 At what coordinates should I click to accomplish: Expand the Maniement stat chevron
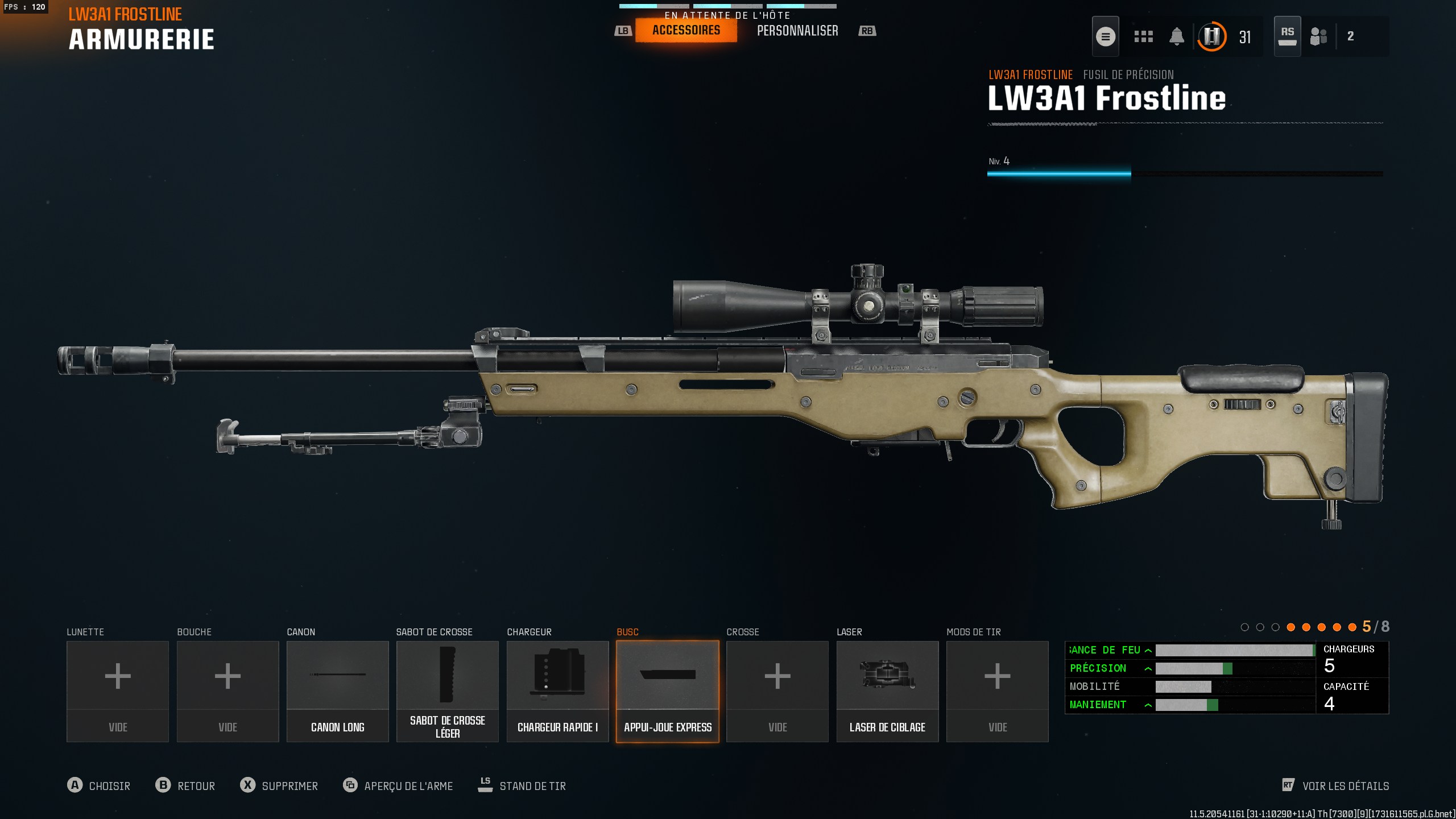tap(1149, 705)
